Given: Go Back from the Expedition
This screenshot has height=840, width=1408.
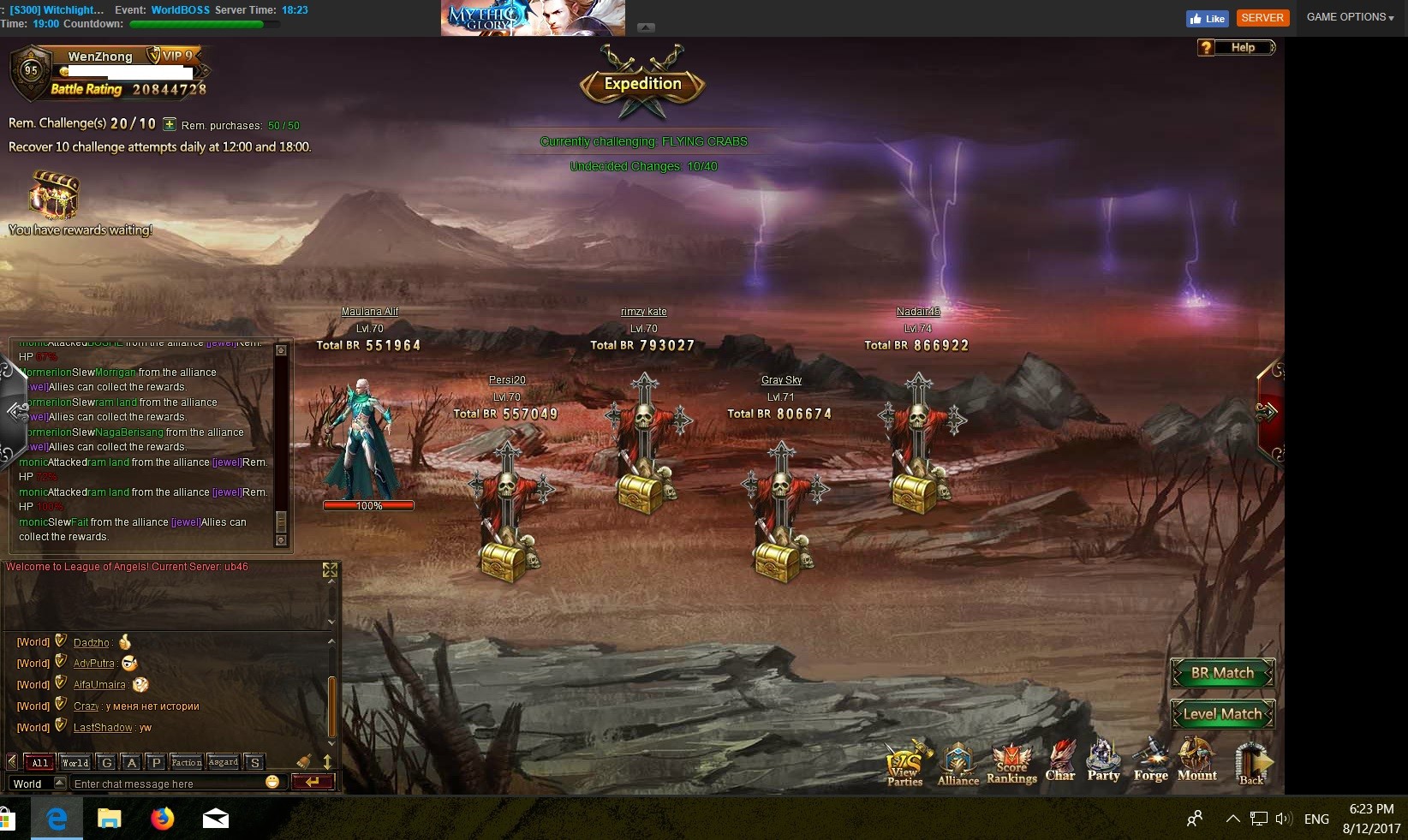Looking at the screenshot, I should click(1252, 763).
